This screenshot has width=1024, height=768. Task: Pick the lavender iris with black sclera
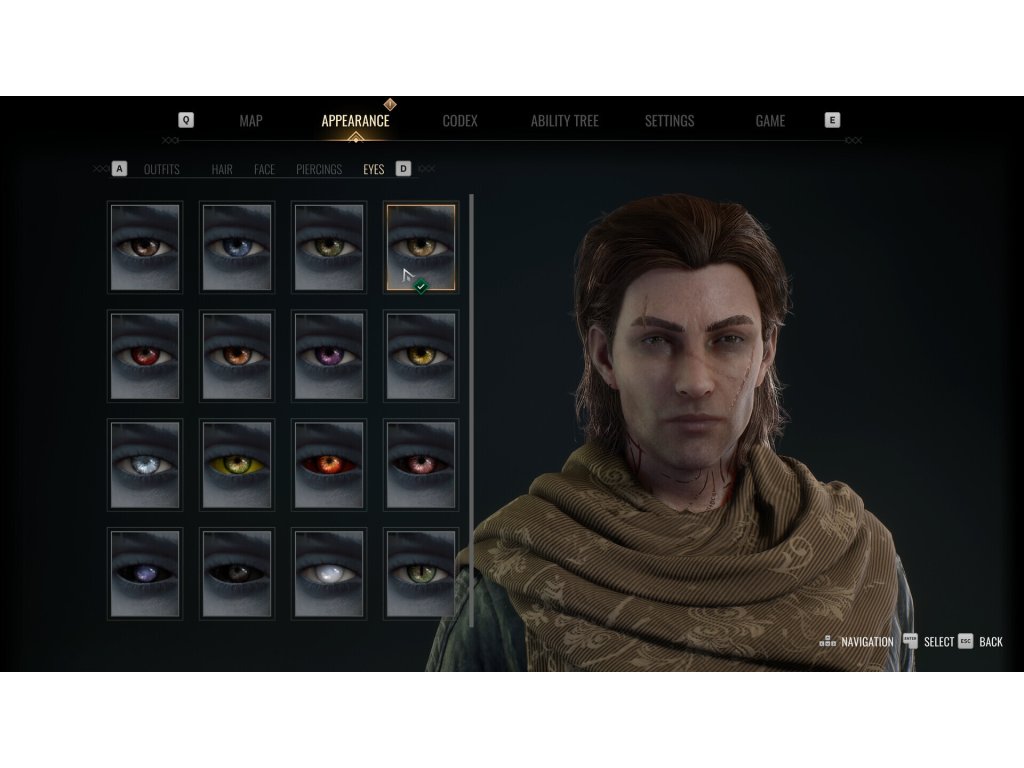pyautogui.click(x=145, y=573)
